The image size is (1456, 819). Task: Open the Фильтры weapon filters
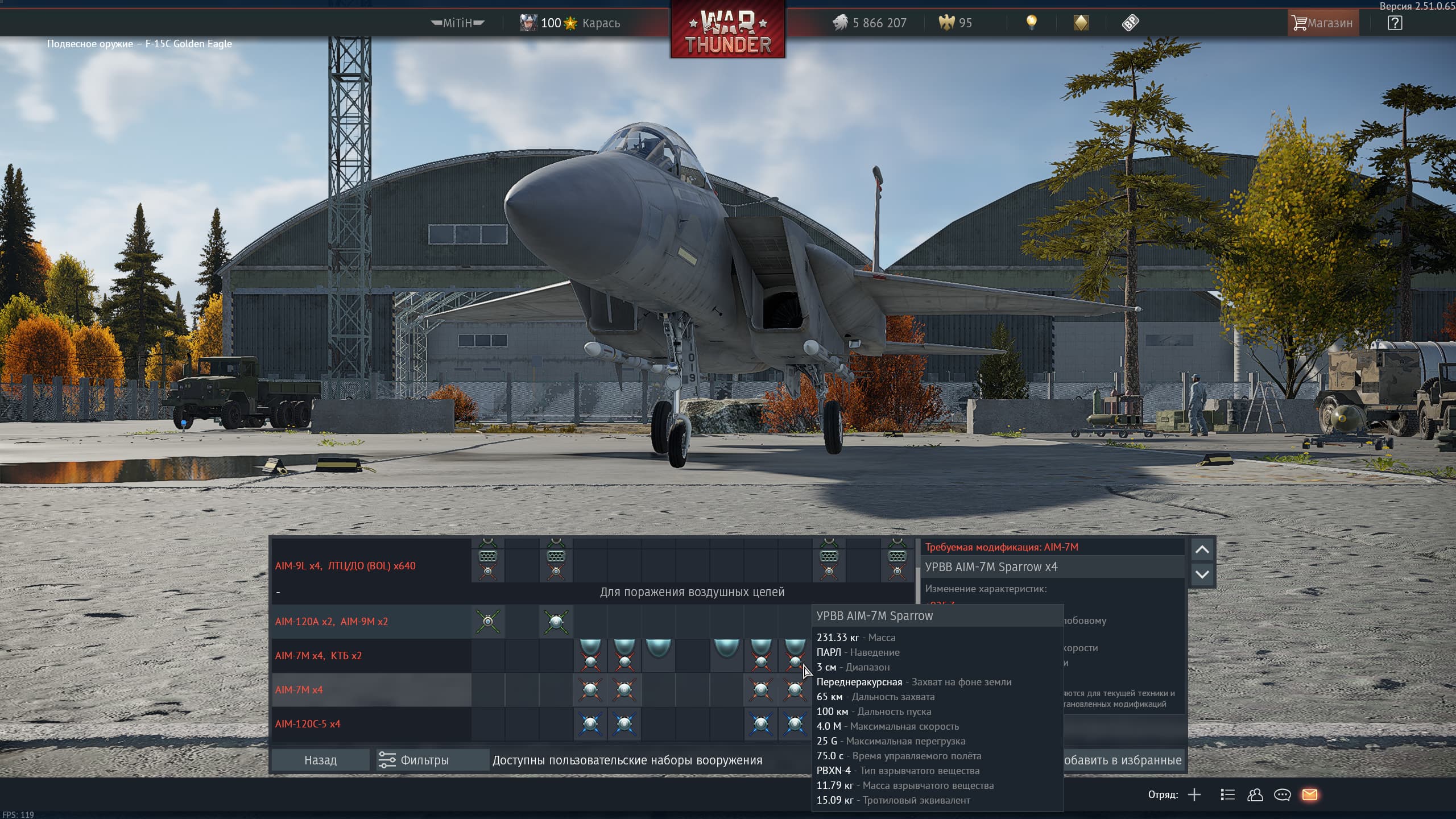click(414, 760)
